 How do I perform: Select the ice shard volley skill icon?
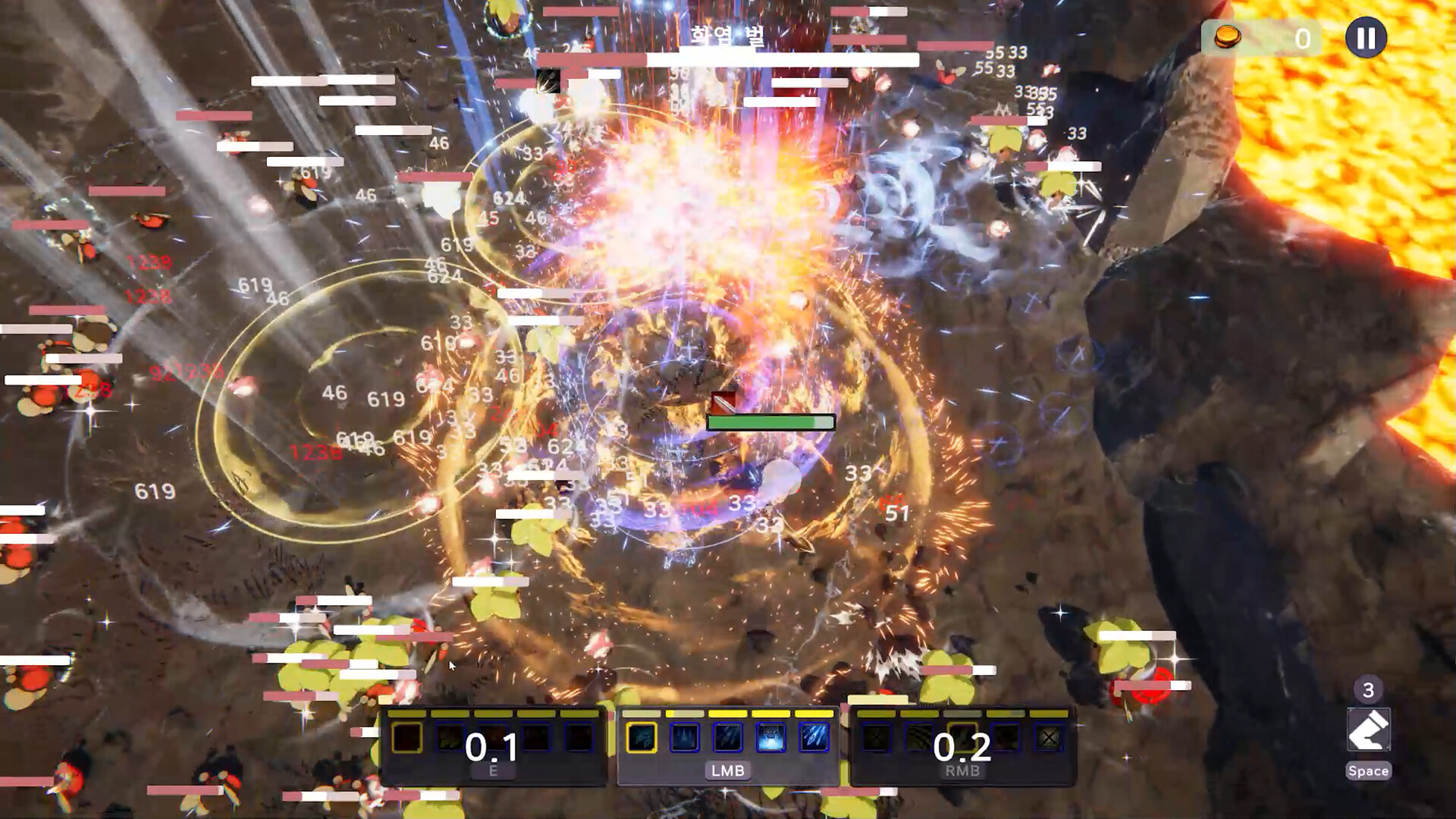(814, 738)
